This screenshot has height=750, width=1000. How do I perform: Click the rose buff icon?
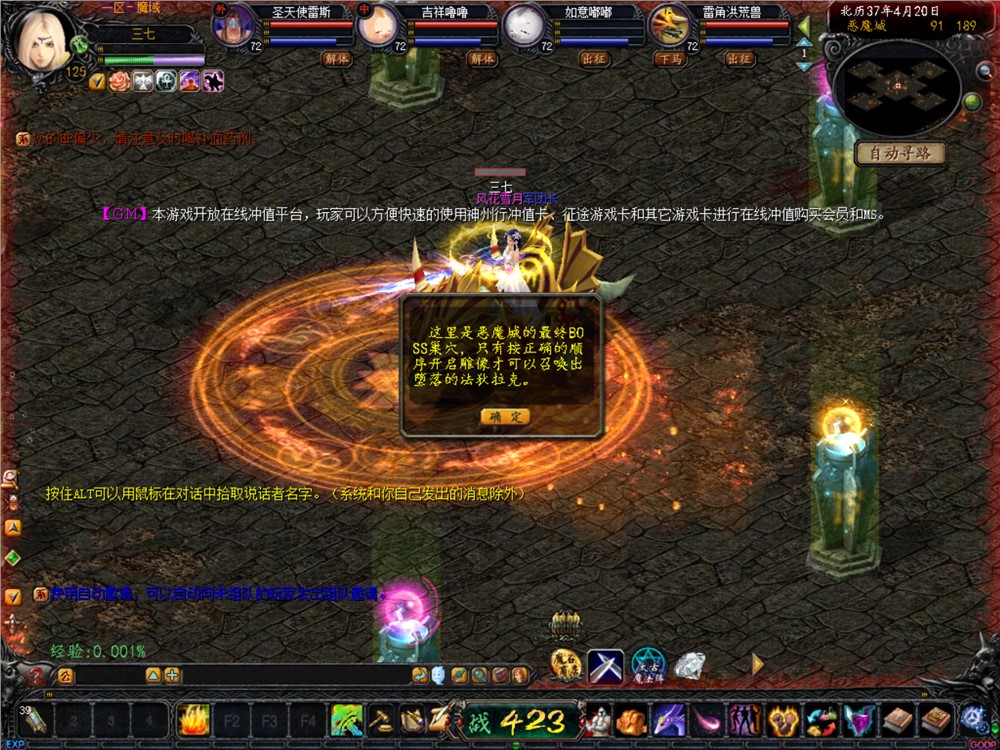click(120, 81)
